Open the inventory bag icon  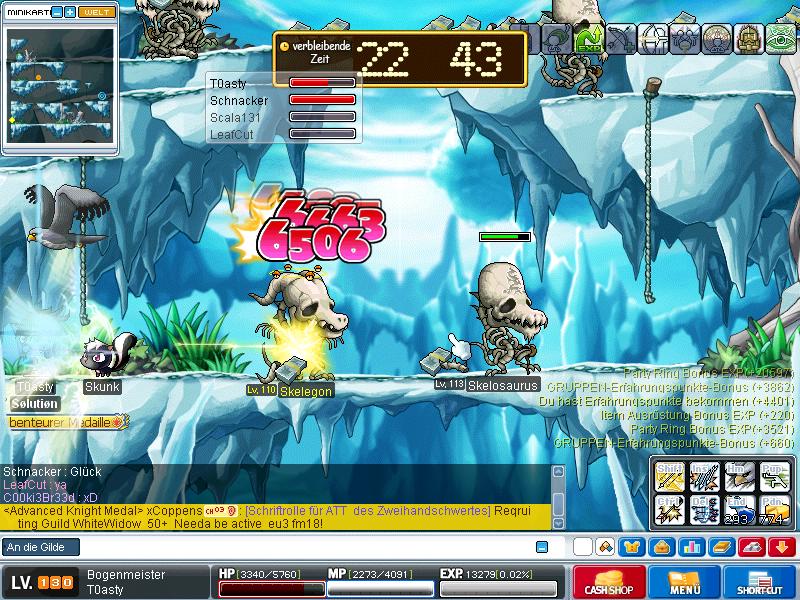click(661, 547)
